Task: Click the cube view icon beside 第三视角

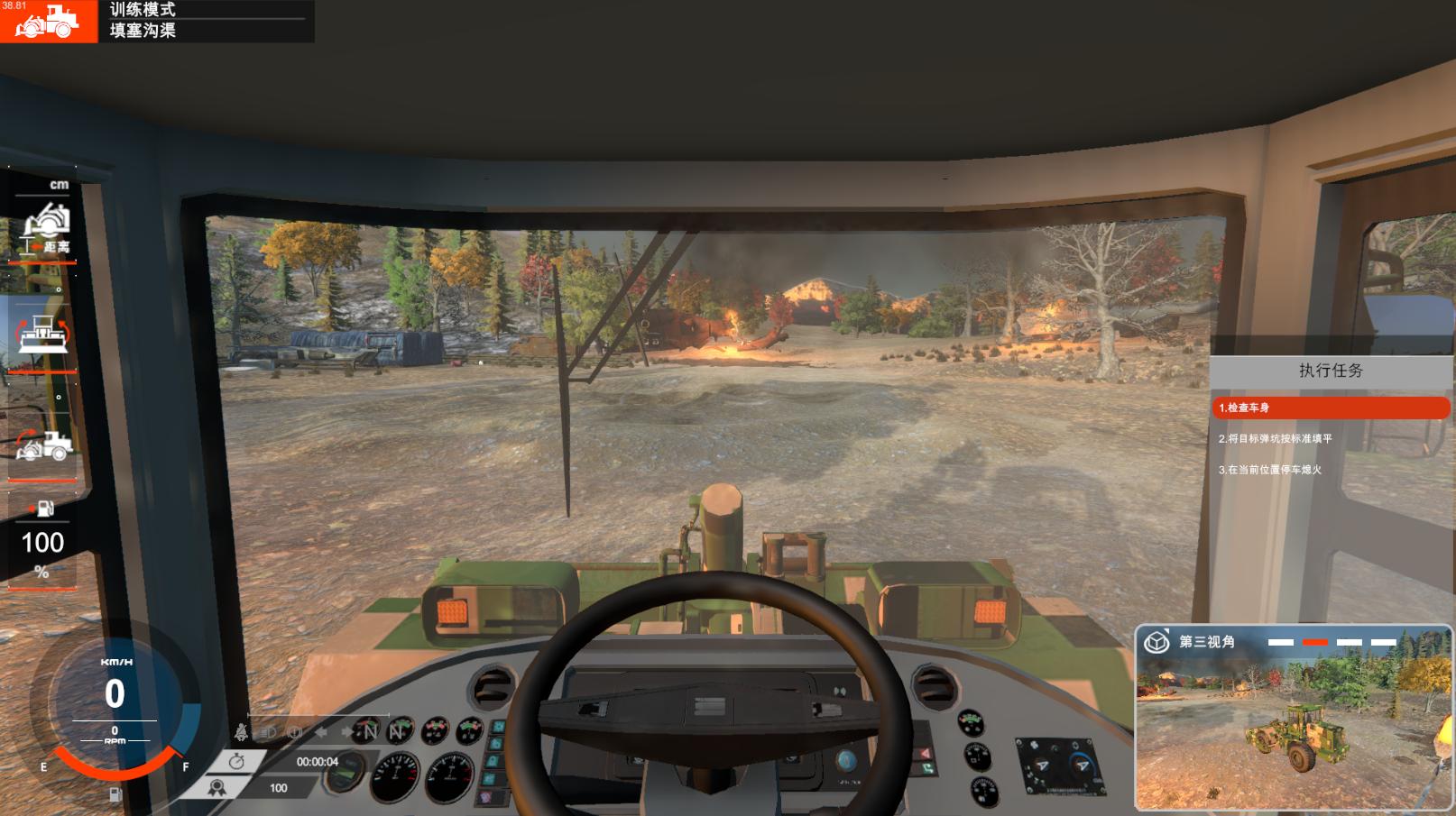Action: tap(1157, 642)
